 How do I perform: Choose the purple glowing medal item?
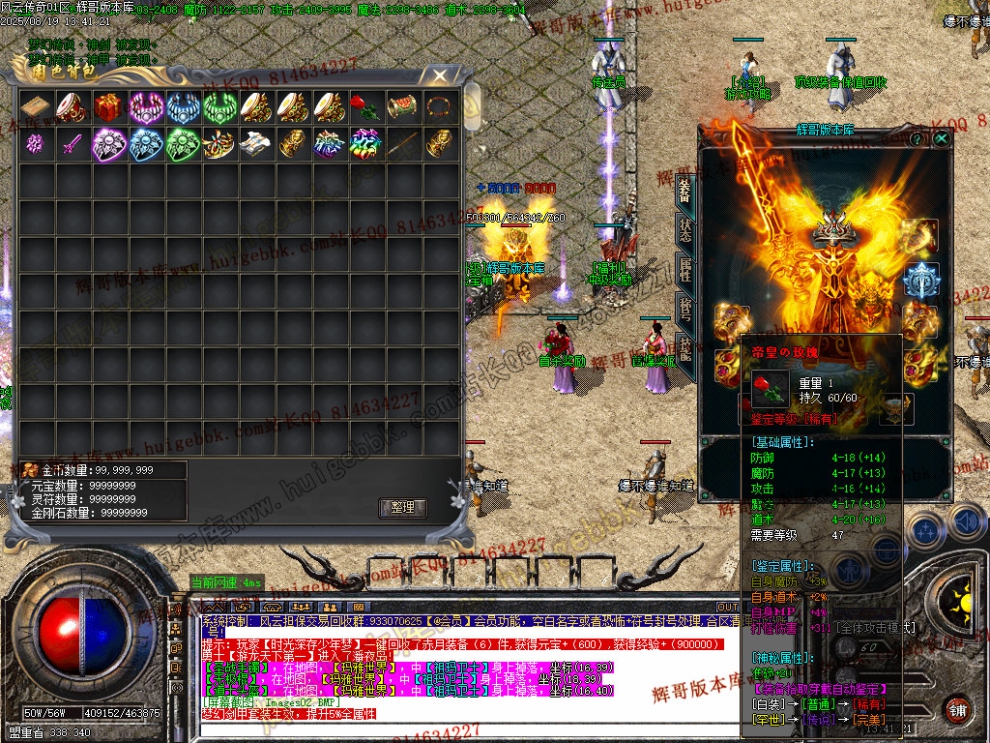(x=108, y=144)
